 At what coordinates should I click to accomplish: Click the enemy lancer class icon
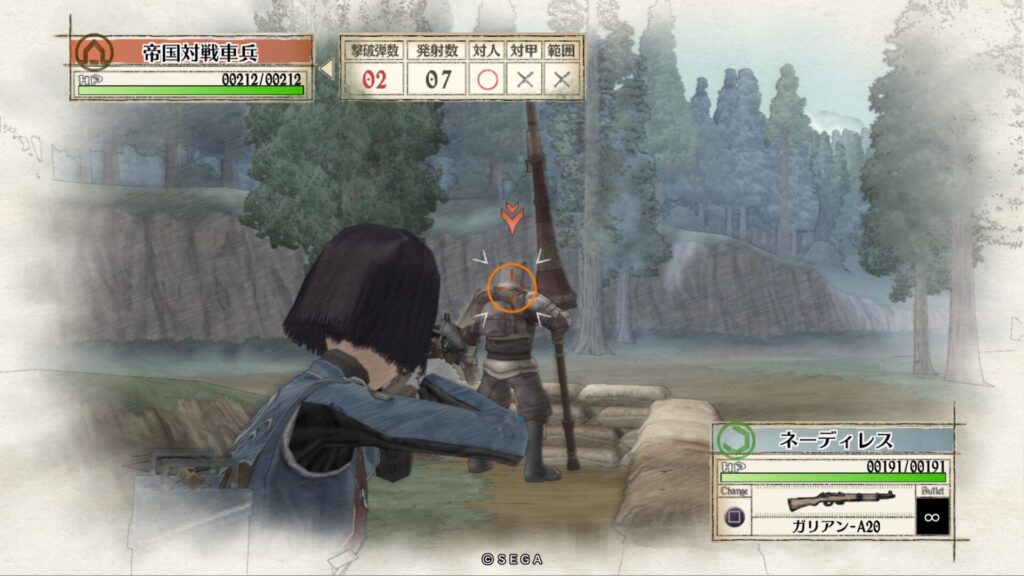(x=94, y=51)
